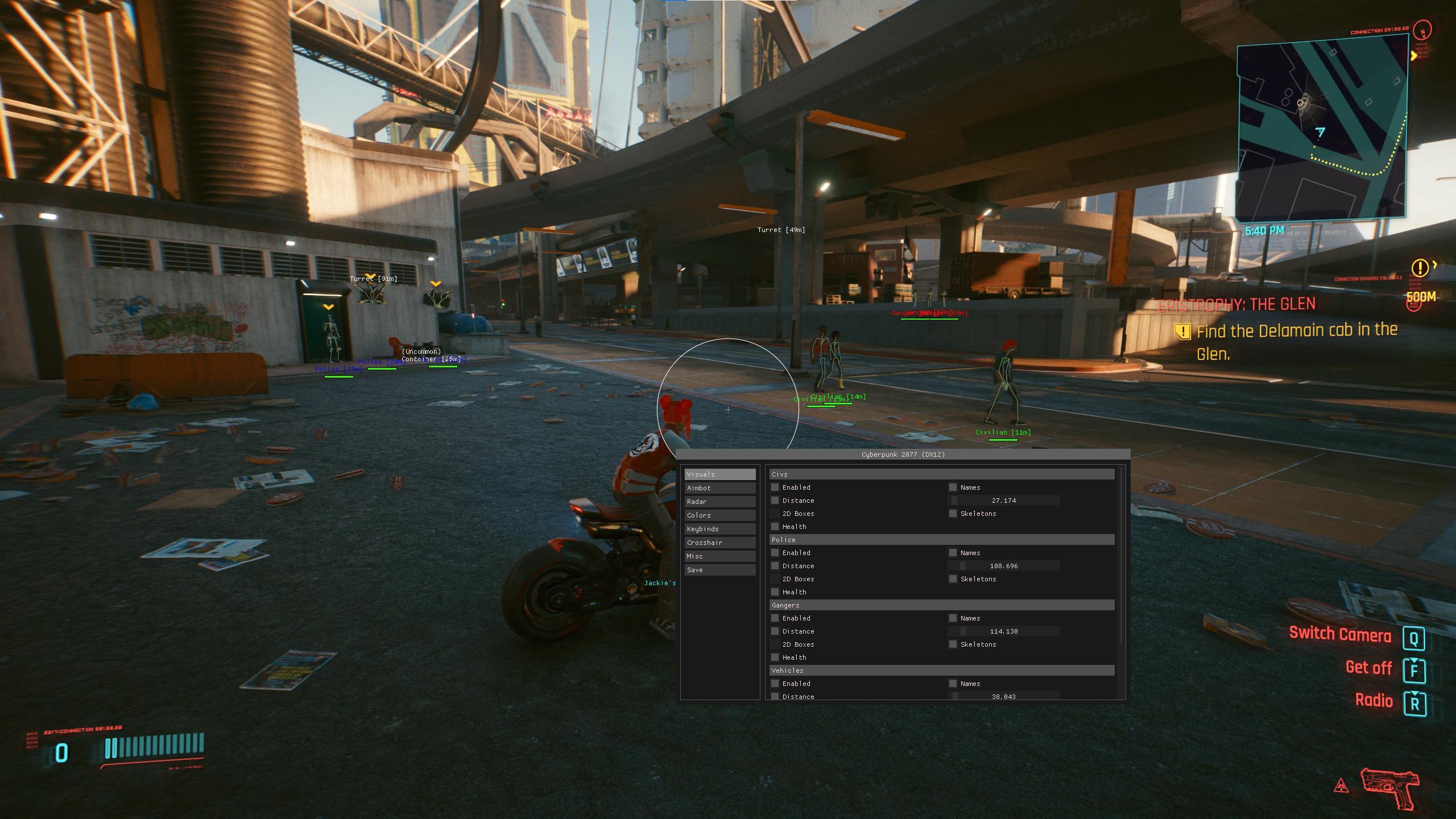Click the Gangers distance slider showing 114.130
Screen dimensions: 1456x819
(x=1003, y=631)
